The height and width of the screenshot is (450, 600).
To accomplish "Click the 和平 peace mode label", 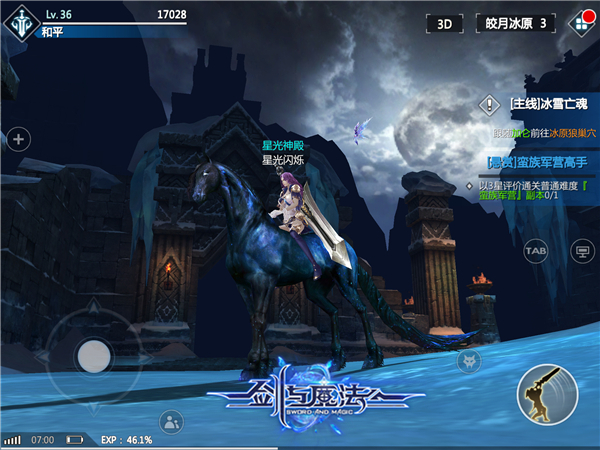I will [x=54, y=32].
